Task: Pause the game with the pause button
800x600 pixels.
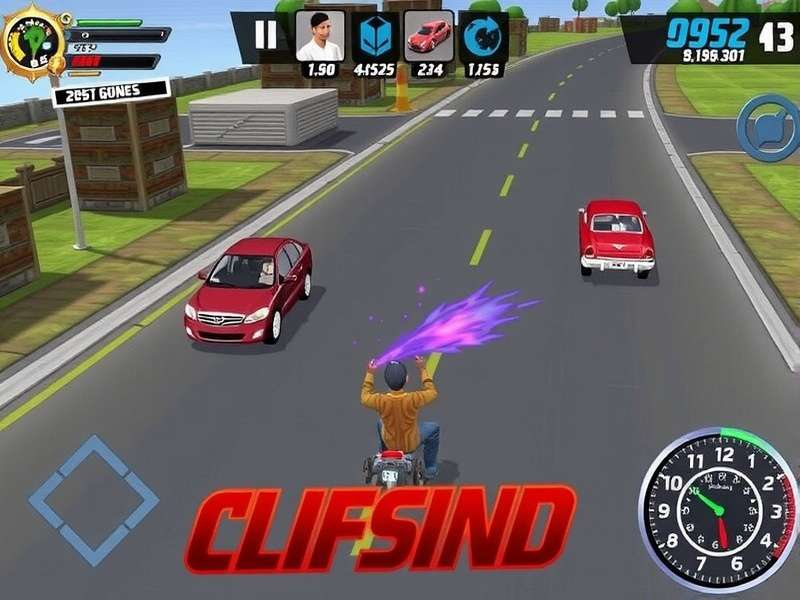Action: click(x=266, y=35)
